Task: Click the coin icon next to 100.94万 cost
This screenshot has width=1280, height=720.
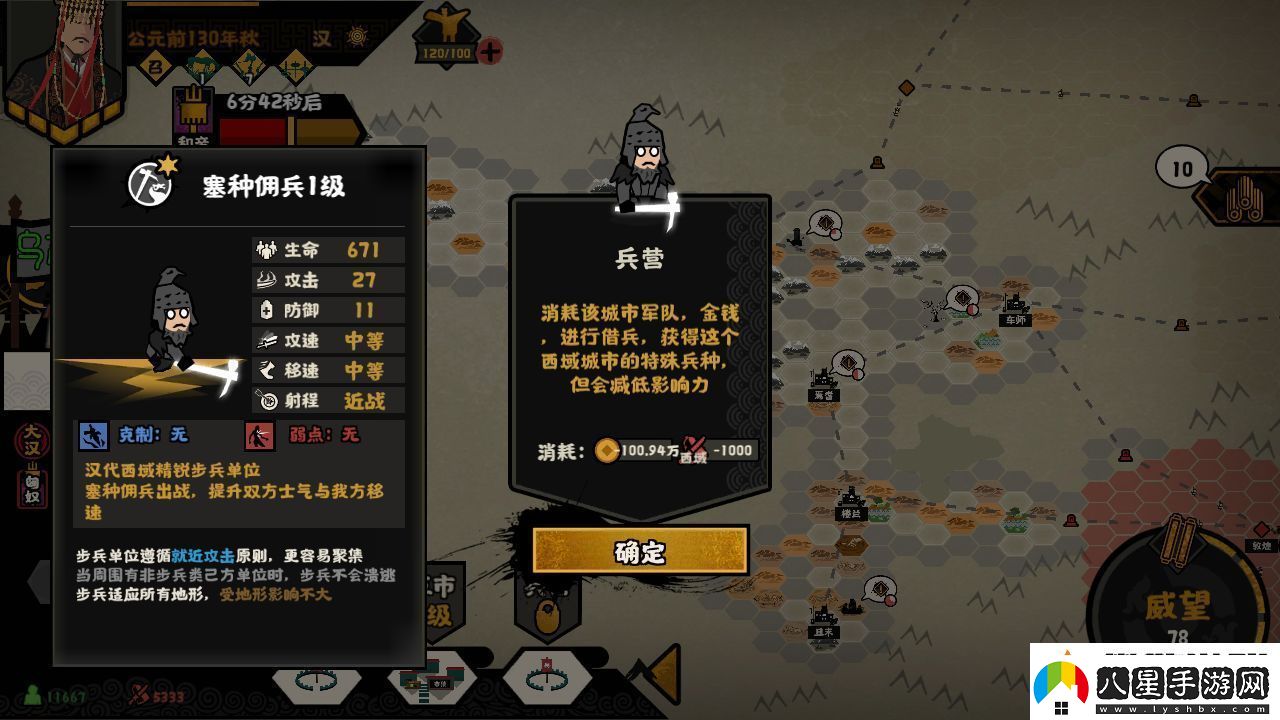Action: click(x=605, y=450)
